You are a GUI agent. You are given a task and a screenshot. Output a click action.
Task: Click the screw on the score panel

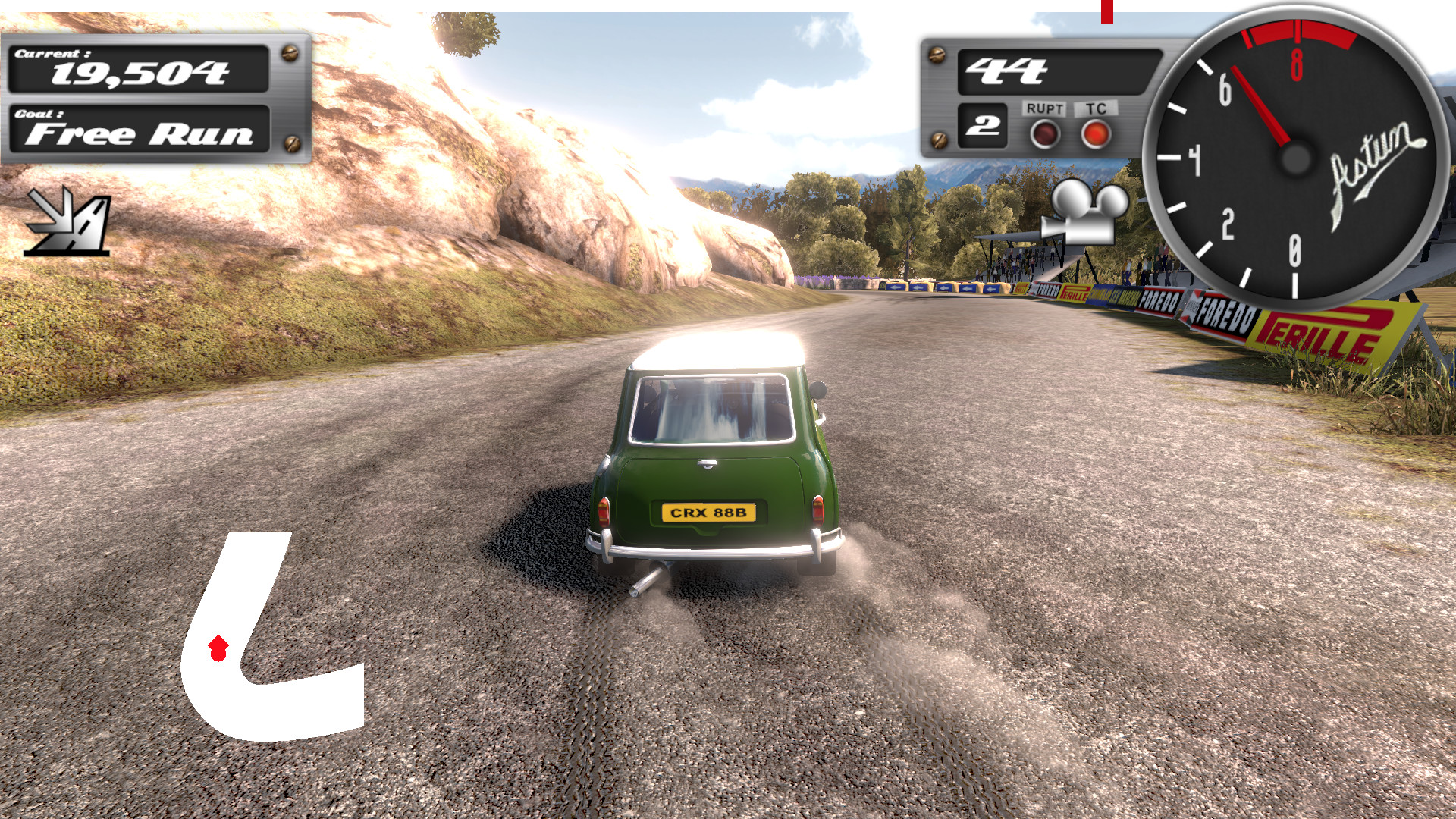pyautogui.click(x=289, y=53)
